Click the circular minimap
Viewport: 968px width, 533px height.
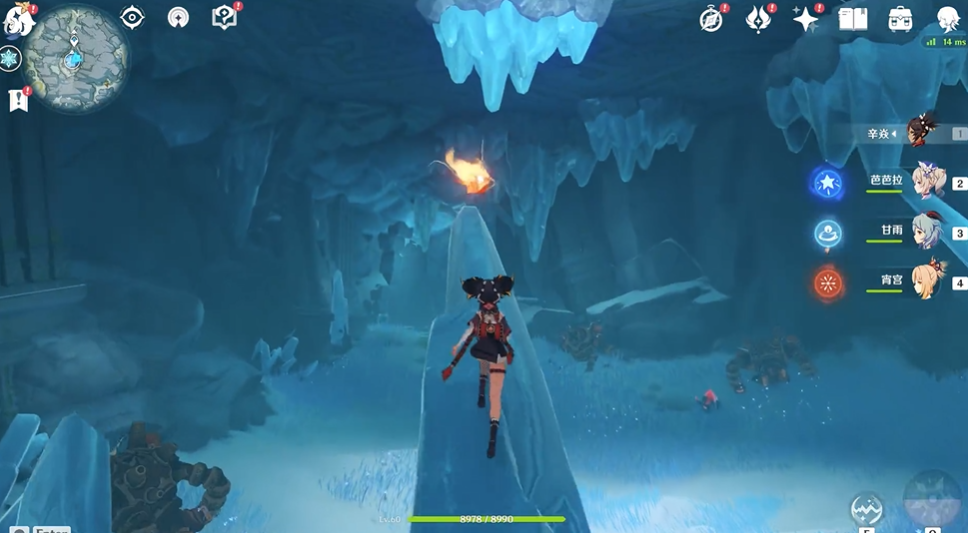point(75,57)
